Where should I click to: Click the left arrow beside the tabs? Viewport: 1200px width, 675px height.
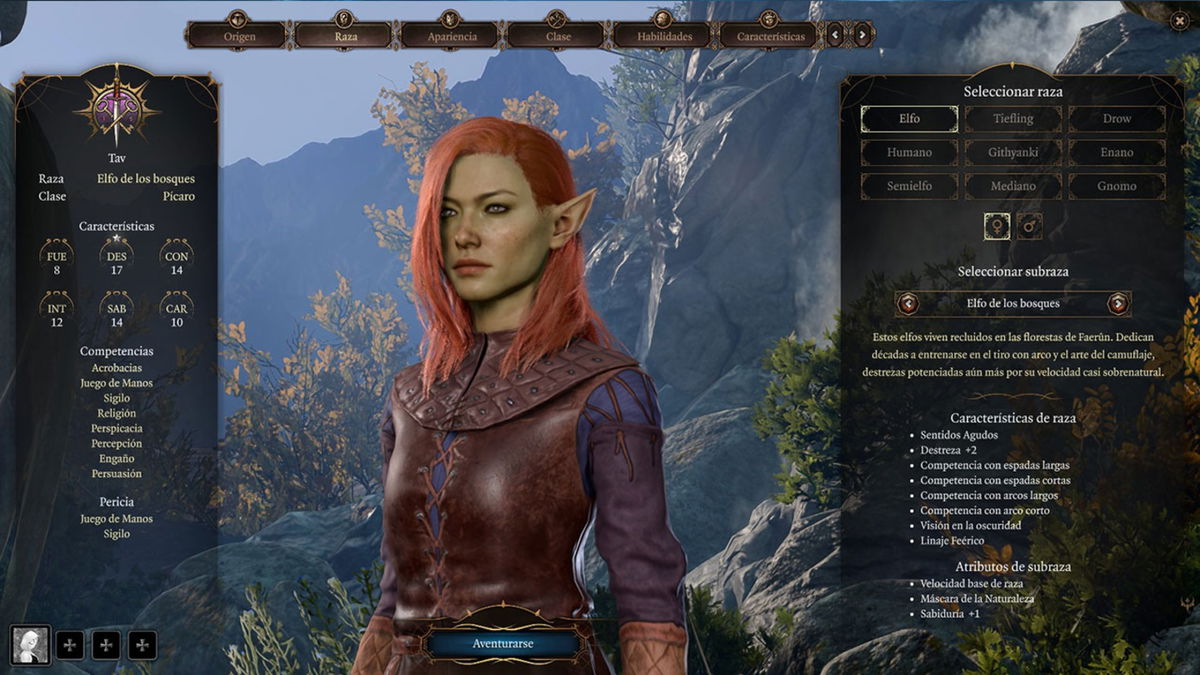click(x=836, y=36)
